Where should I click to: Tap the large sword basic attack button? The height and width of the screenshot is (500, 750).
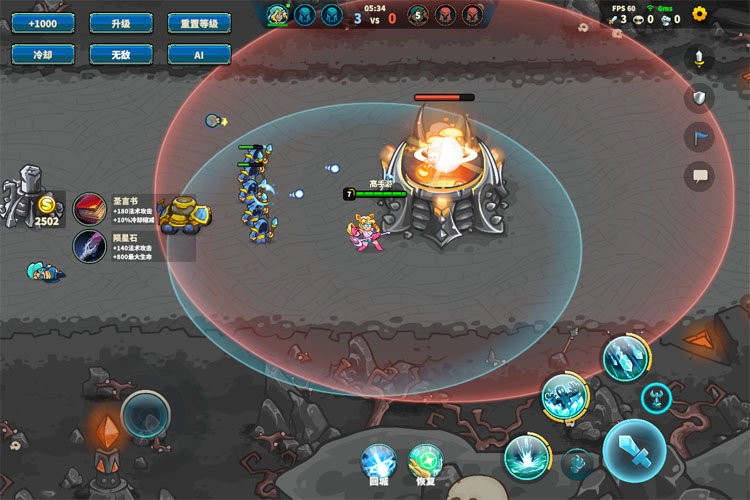(x=634, y=450)
